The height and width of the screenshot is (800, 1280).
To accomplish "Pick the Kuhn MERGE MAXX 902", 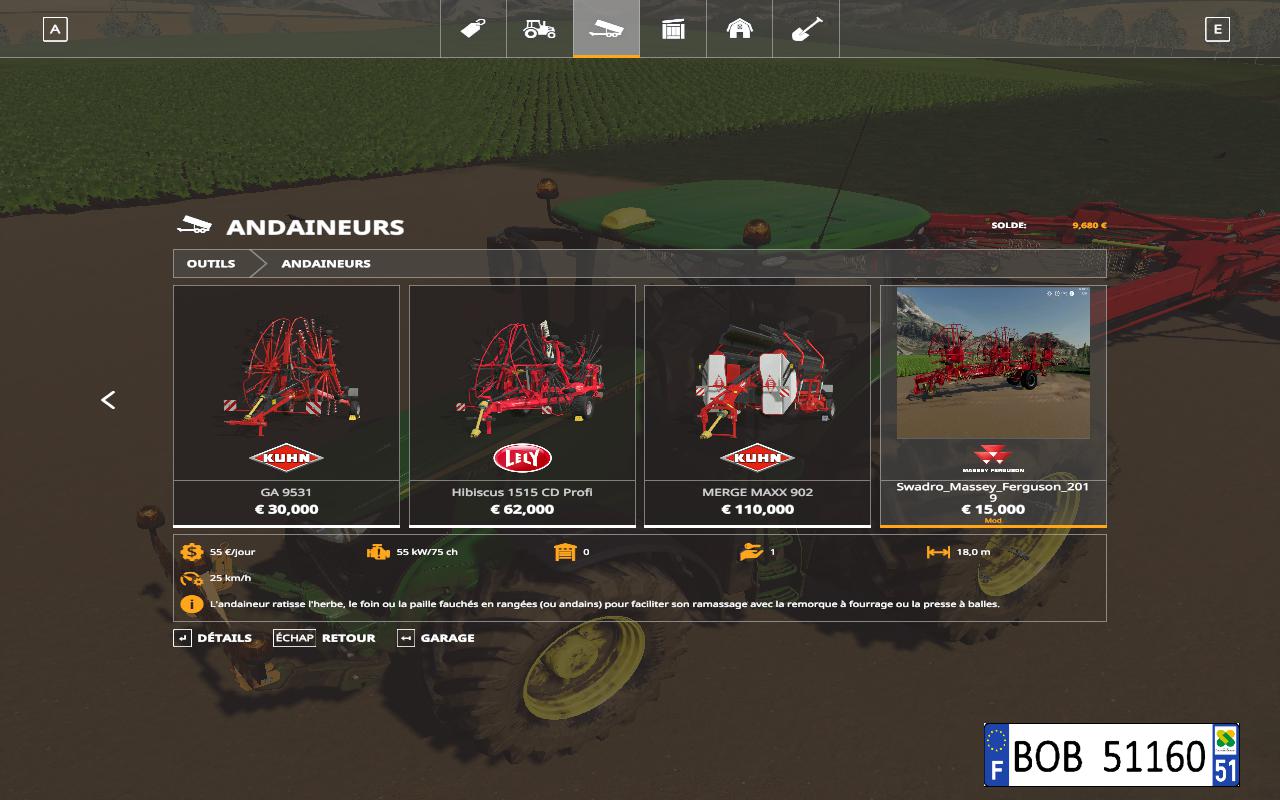I will pos(757,405).
